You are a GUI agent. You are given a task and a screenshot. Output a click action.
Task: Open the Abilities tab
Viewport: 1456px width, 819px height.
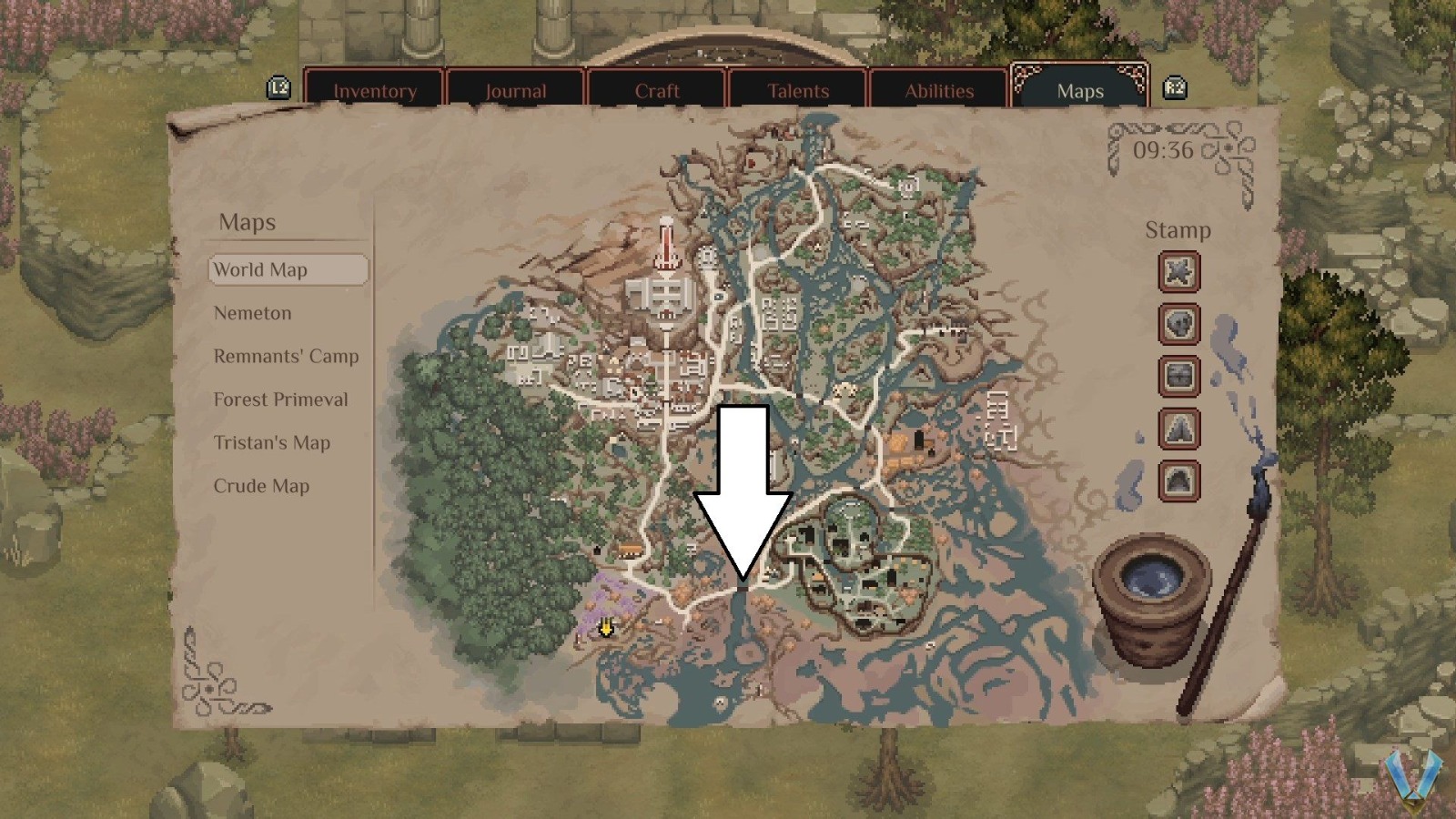coord(939,91)
